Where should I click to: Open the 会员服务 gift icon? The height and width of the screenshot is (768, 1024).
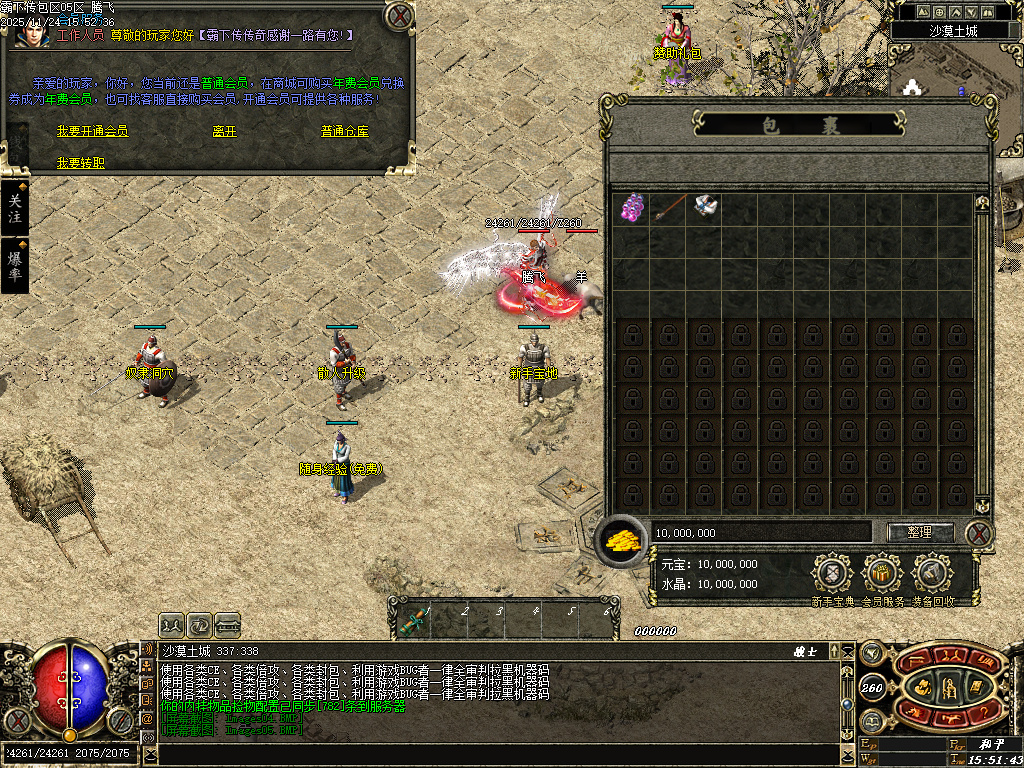pyautogui.click(x=882, y=574)
